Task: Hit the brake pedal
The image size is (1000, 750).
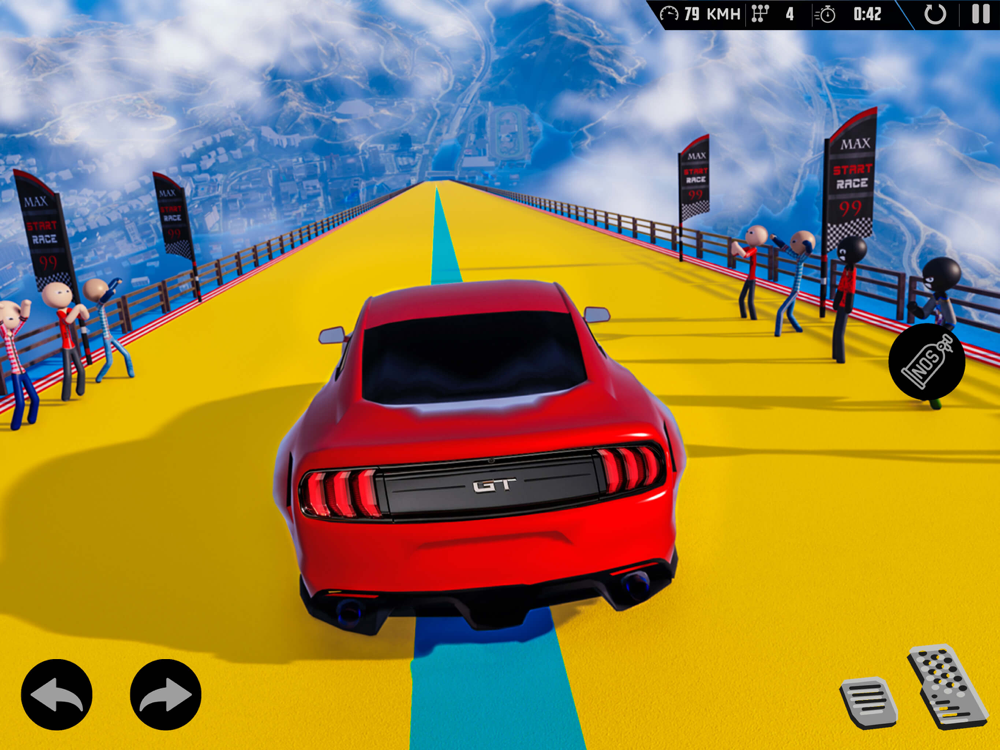Action: pos(868,702)
